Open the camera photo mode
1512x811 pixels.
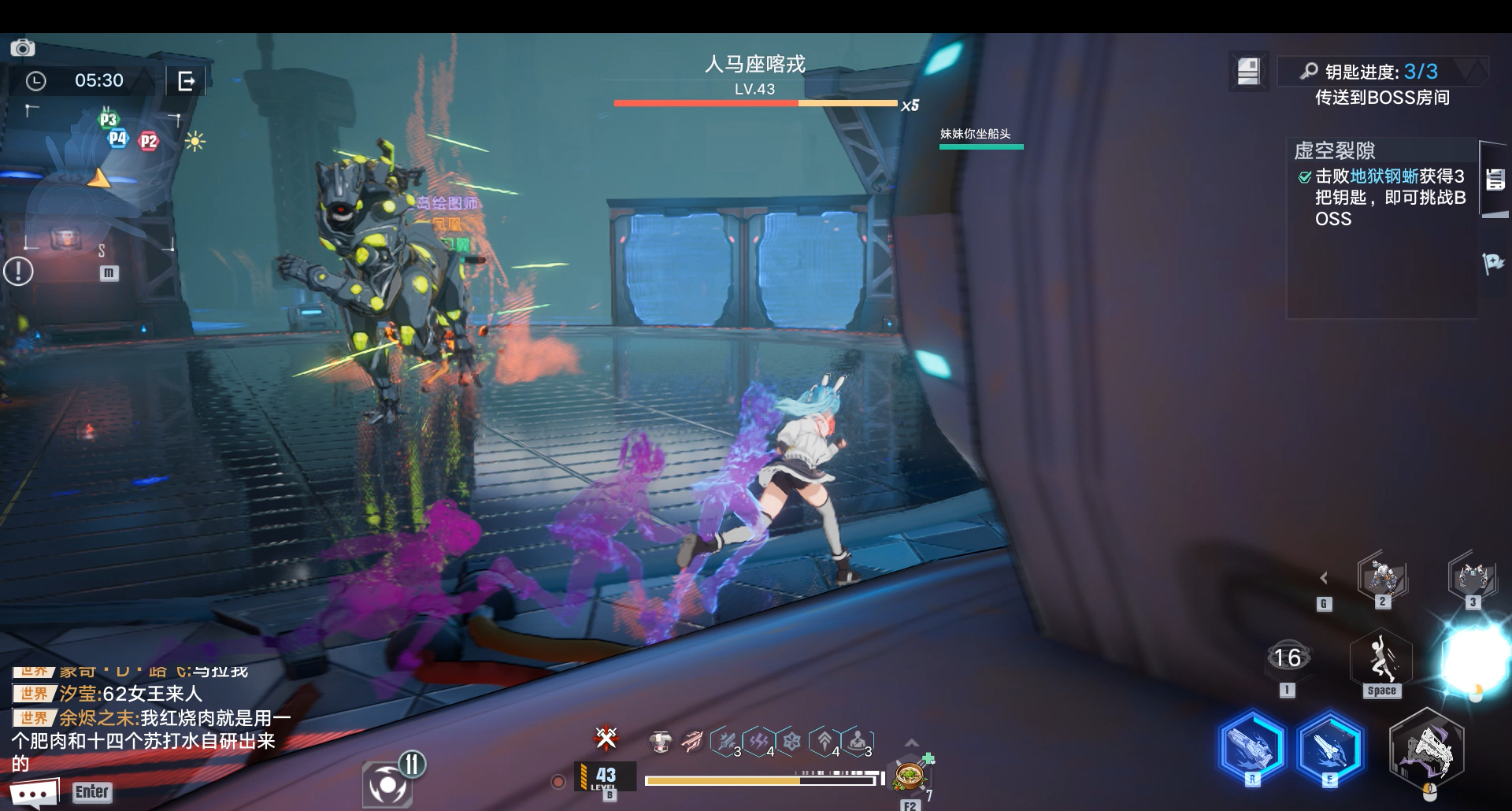22,48
